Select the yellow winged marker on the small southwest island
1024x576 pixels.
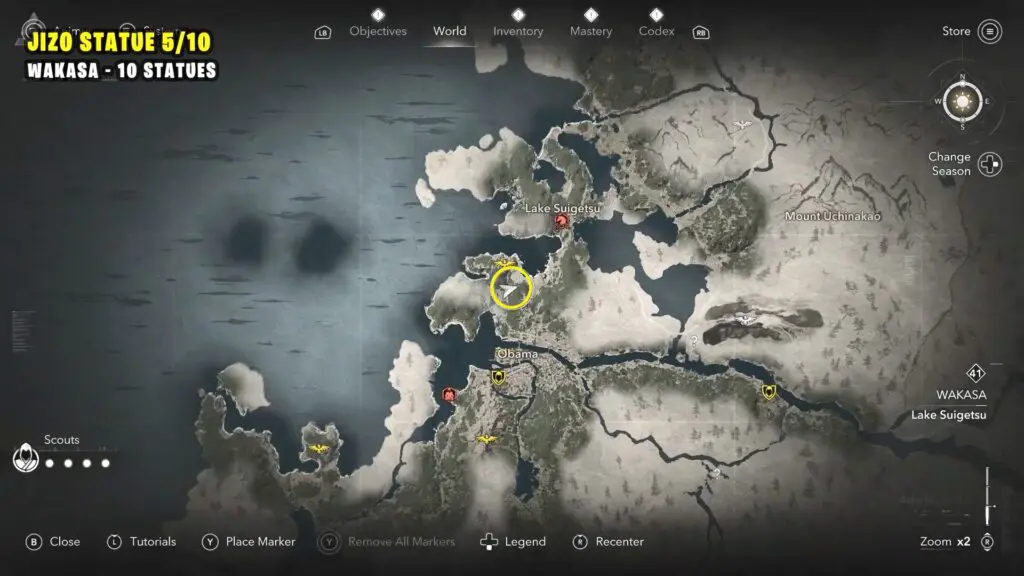pyautogui.click(x=320, y=450)
